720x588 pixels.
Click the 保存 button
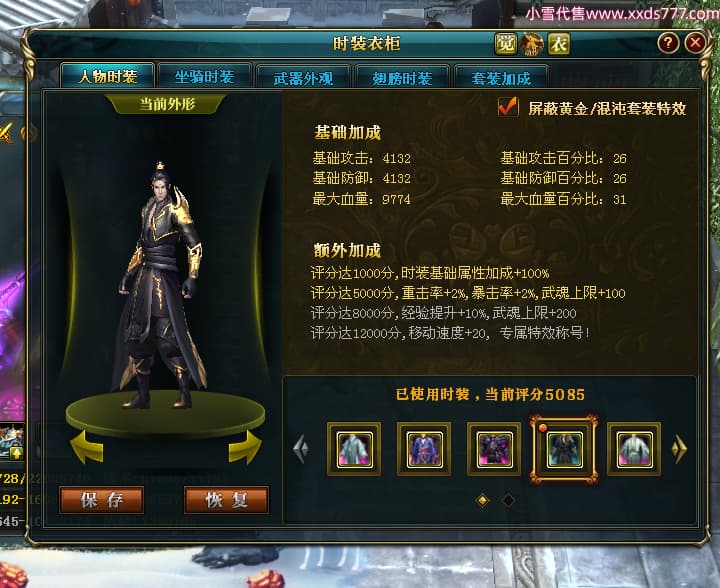101,500
